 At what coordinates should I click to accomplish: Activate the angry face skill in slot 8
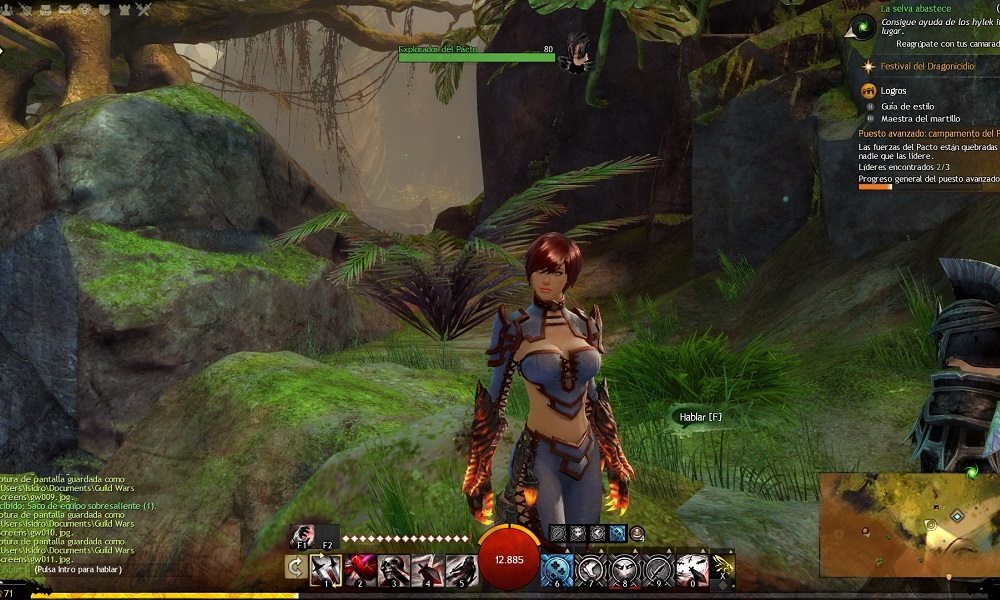[625, 569]
